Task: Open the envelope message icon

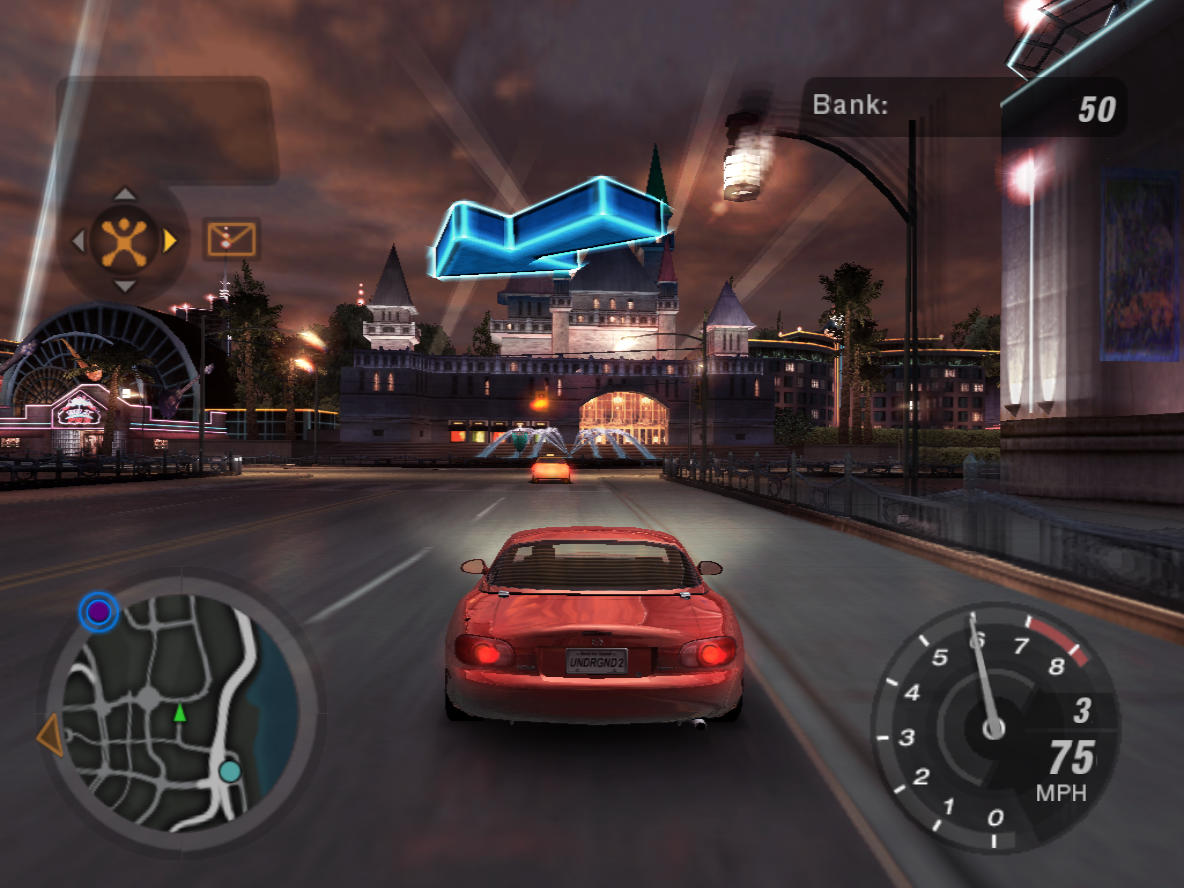Action: click(x=232, y=239)
